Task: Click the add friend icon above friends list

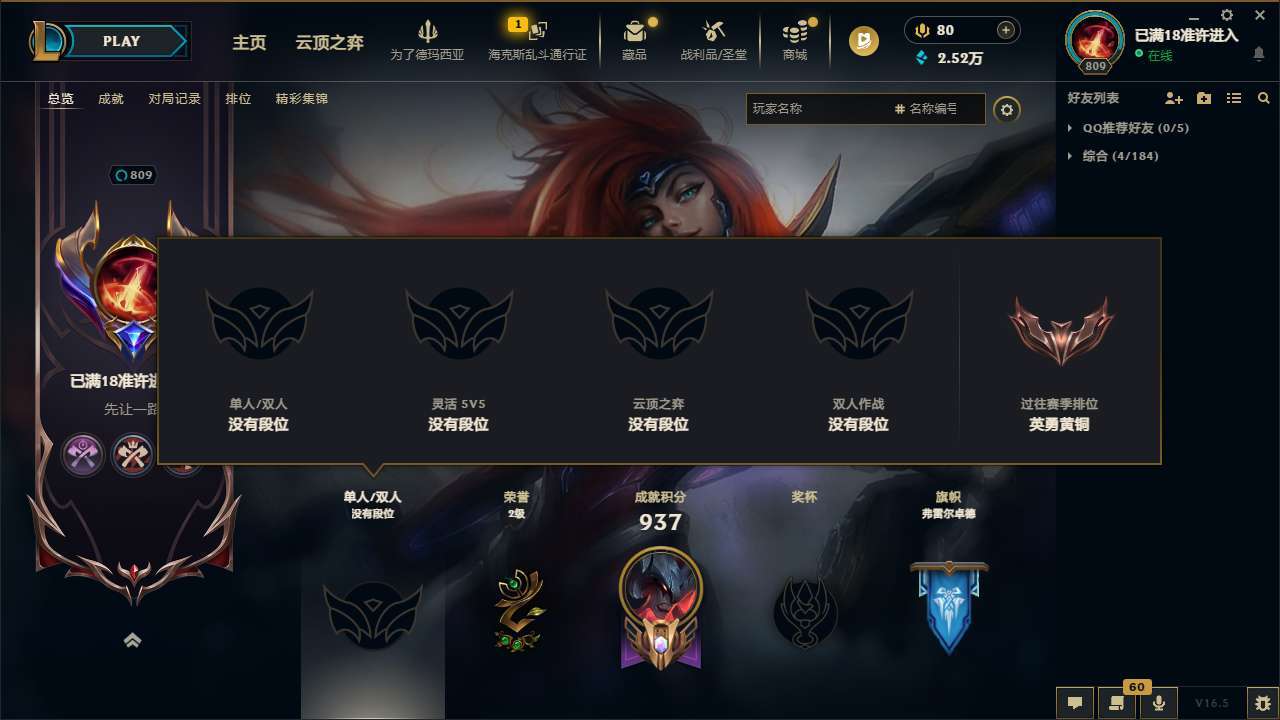Action: click(1172, 98)
